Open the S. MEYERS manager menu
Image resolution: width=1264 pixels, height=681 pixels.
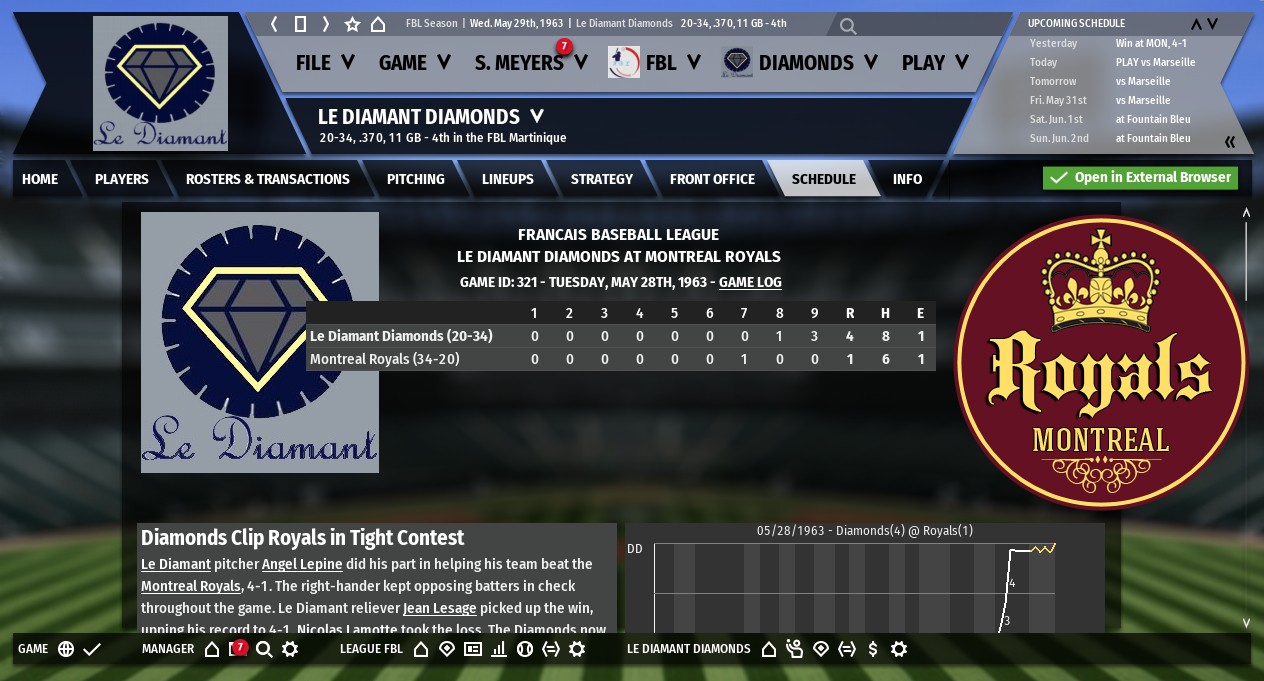(x=530, y=63)
